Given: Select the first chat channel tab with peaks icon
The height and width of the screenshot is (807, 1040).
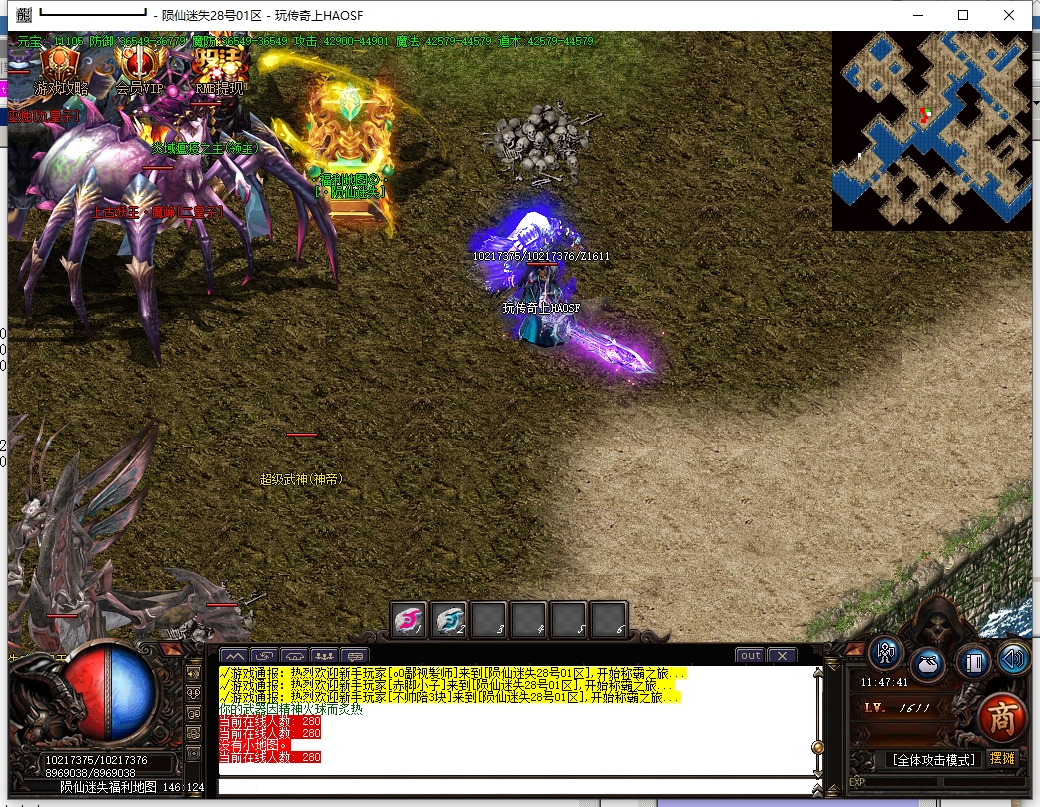Looking at the screenshot, I should coord(233,656).
